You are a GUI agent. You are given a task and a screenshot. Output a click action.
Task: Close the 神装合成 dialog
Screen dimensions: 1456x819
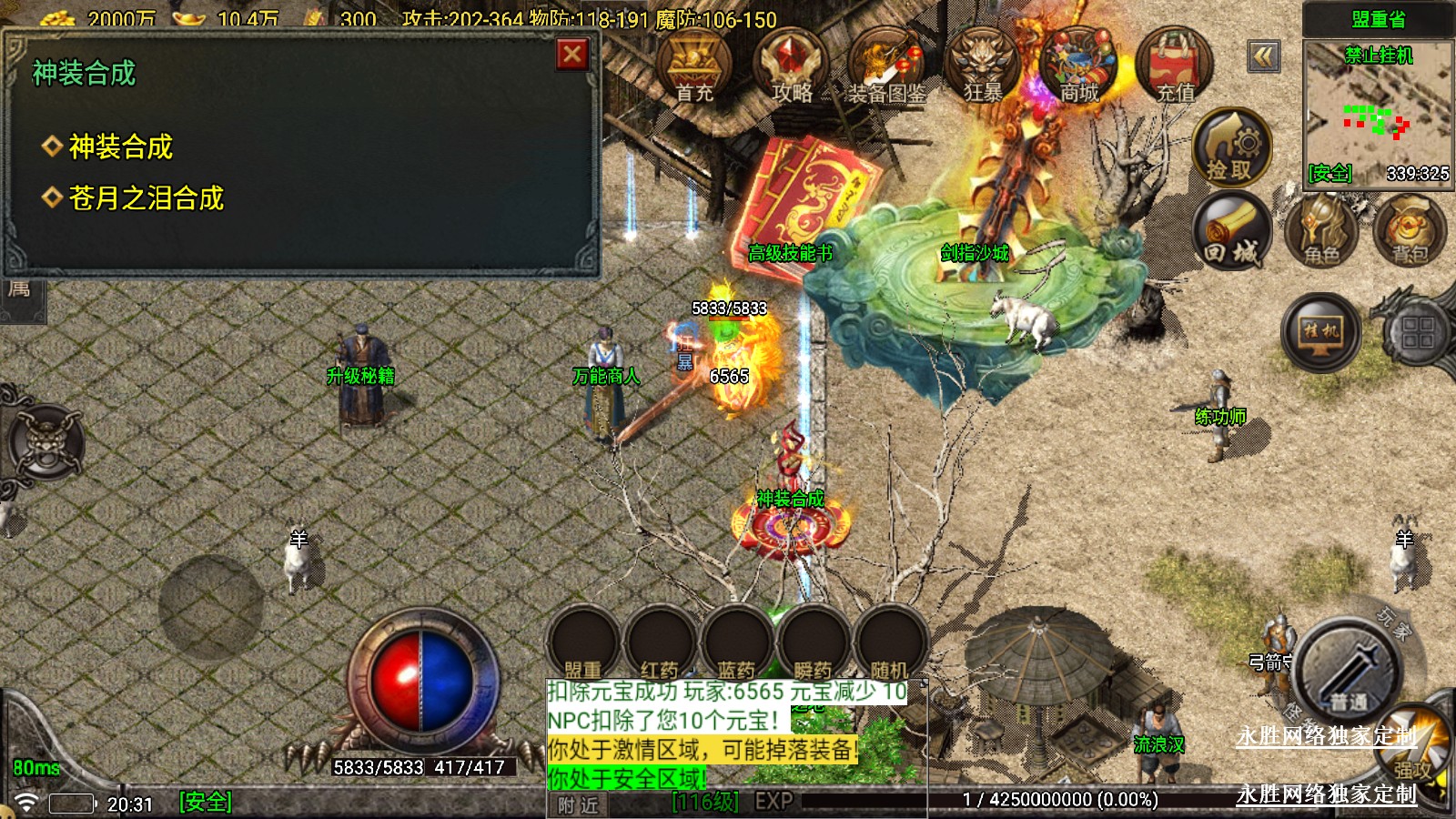tap(571, 55)
